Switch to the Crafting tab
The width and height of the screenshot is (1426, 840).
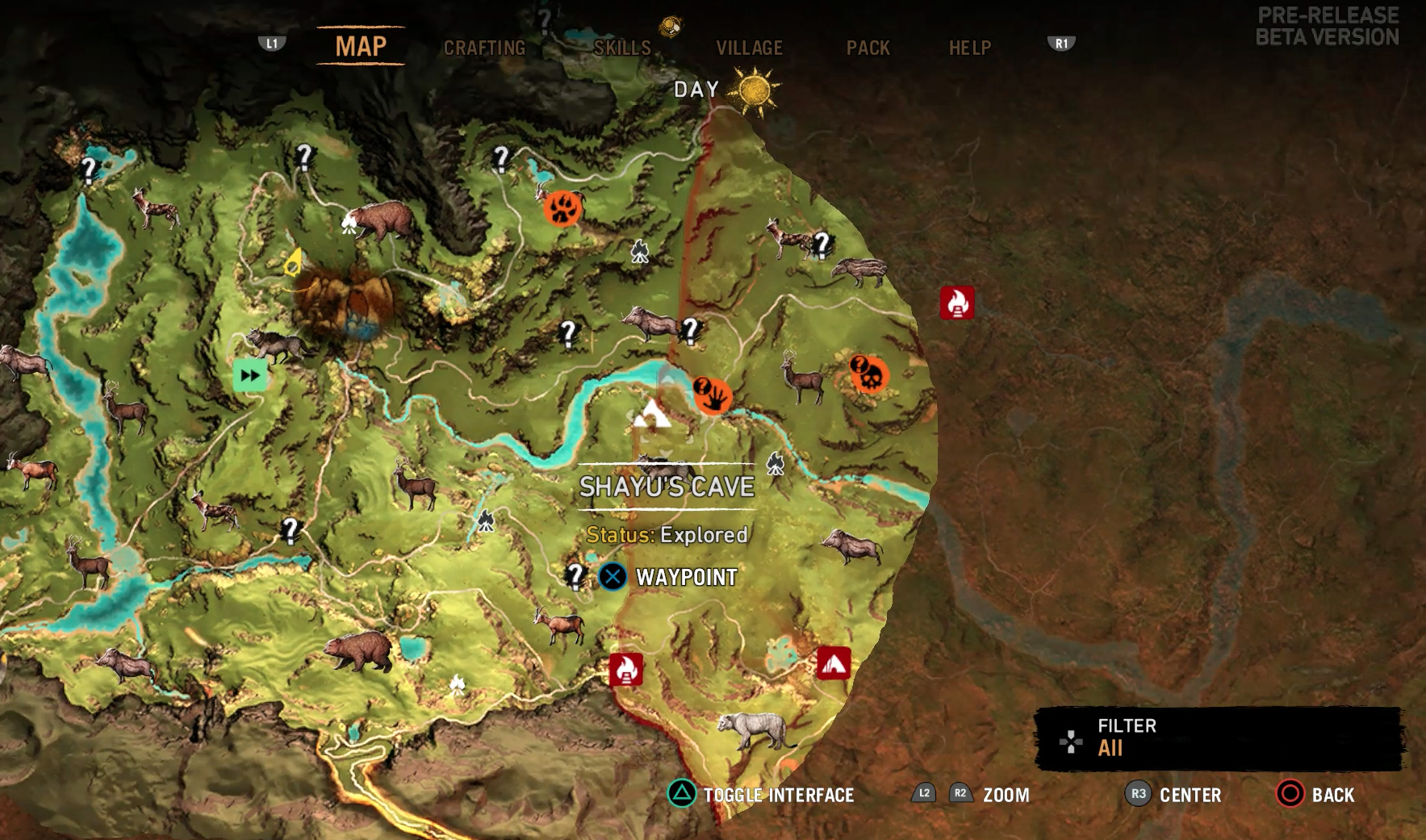[x=484, y=48]
